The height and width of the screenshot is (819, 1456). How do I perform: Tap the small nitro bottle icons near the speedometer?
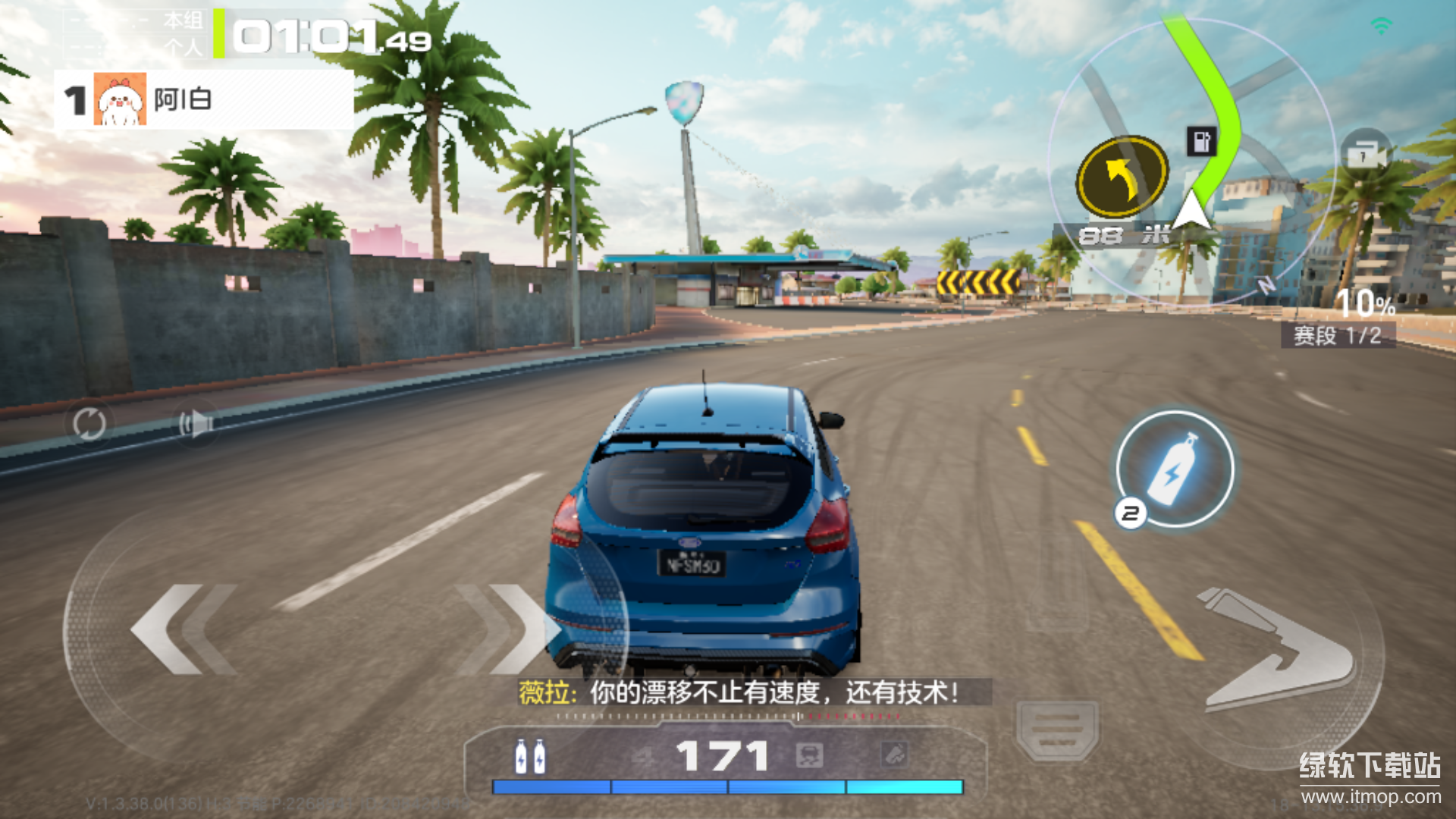531,755
